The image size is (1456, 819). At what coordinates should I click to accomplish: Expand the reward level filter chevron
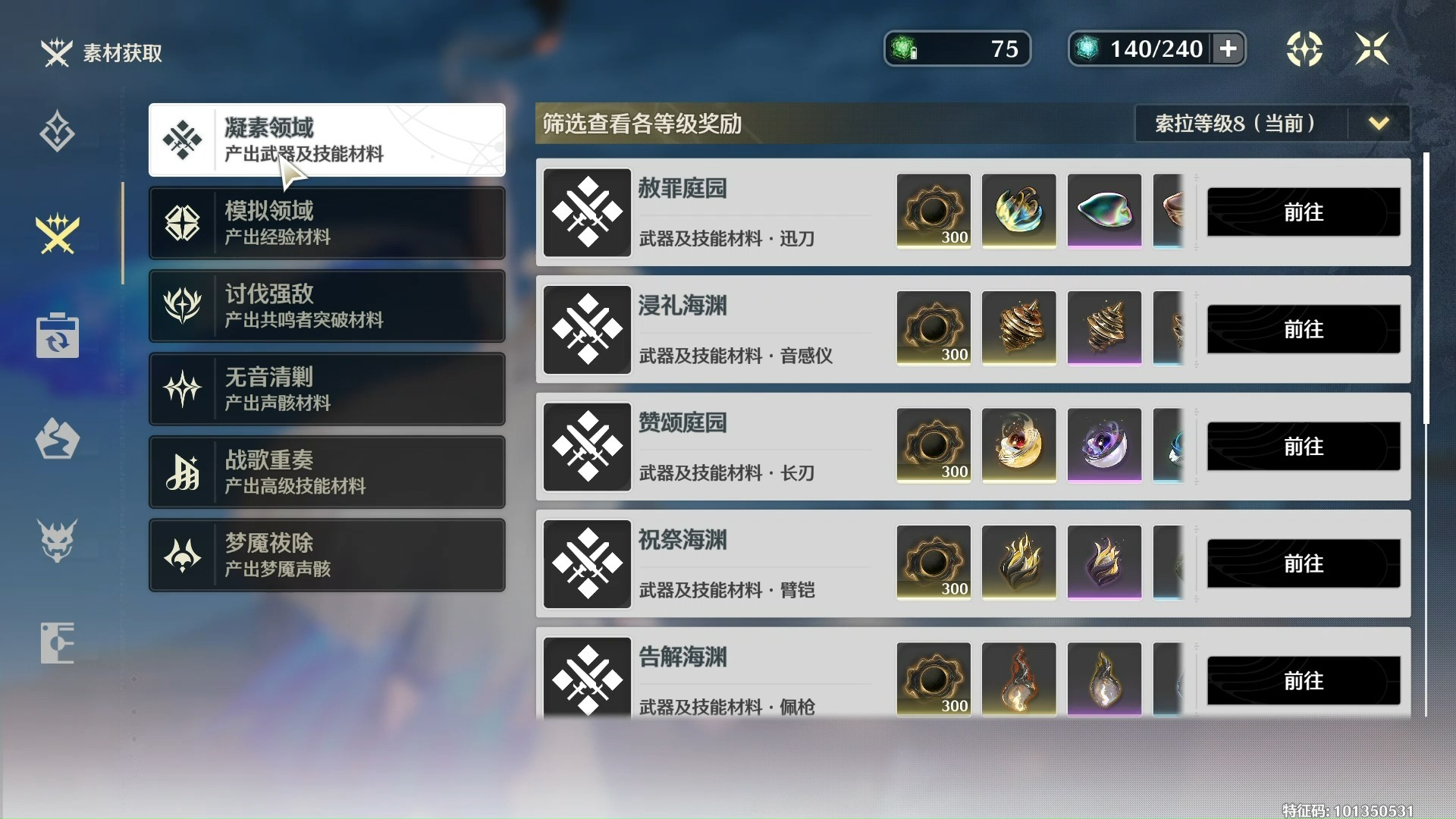pyautogui.click(x=1379, y=124)
